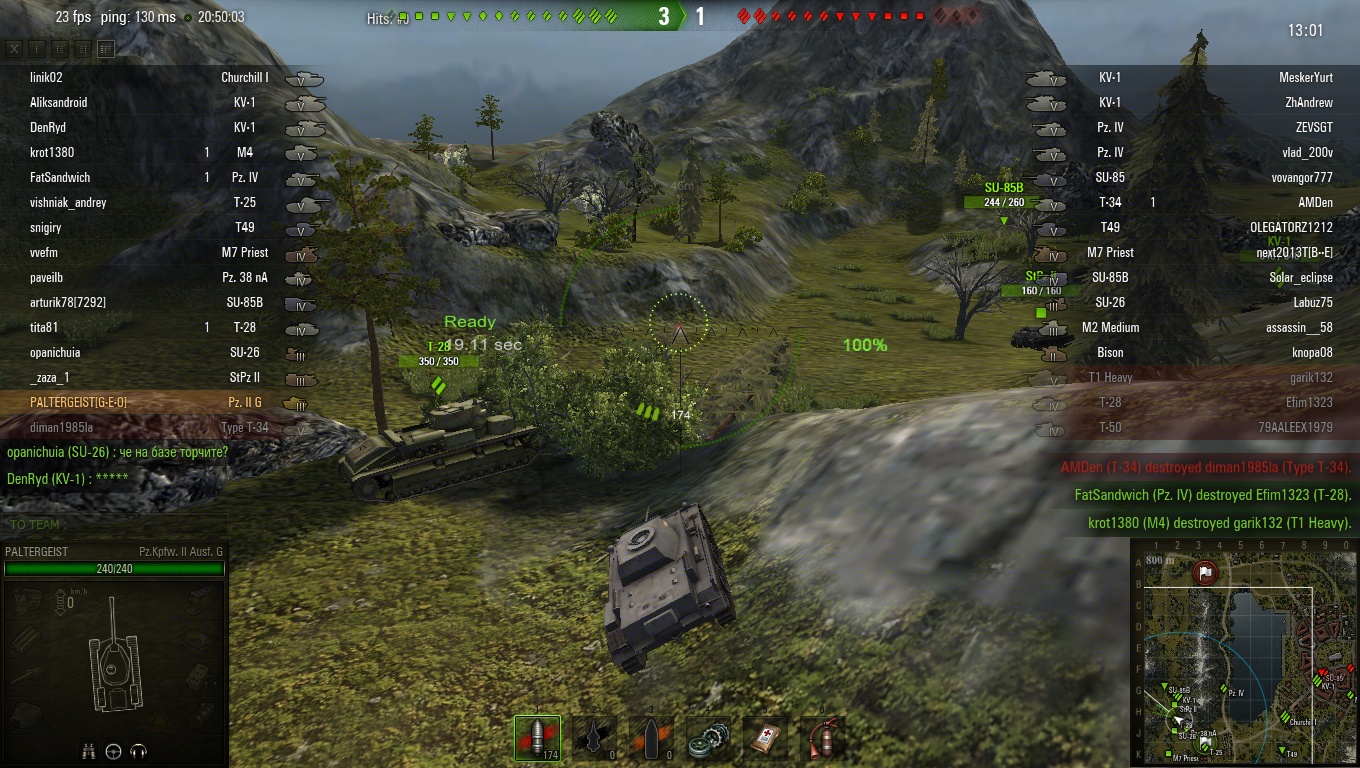This screenshot has width=1360, height=768.
Task: Switch to the full detailed chat view
Action: point(105,48)
